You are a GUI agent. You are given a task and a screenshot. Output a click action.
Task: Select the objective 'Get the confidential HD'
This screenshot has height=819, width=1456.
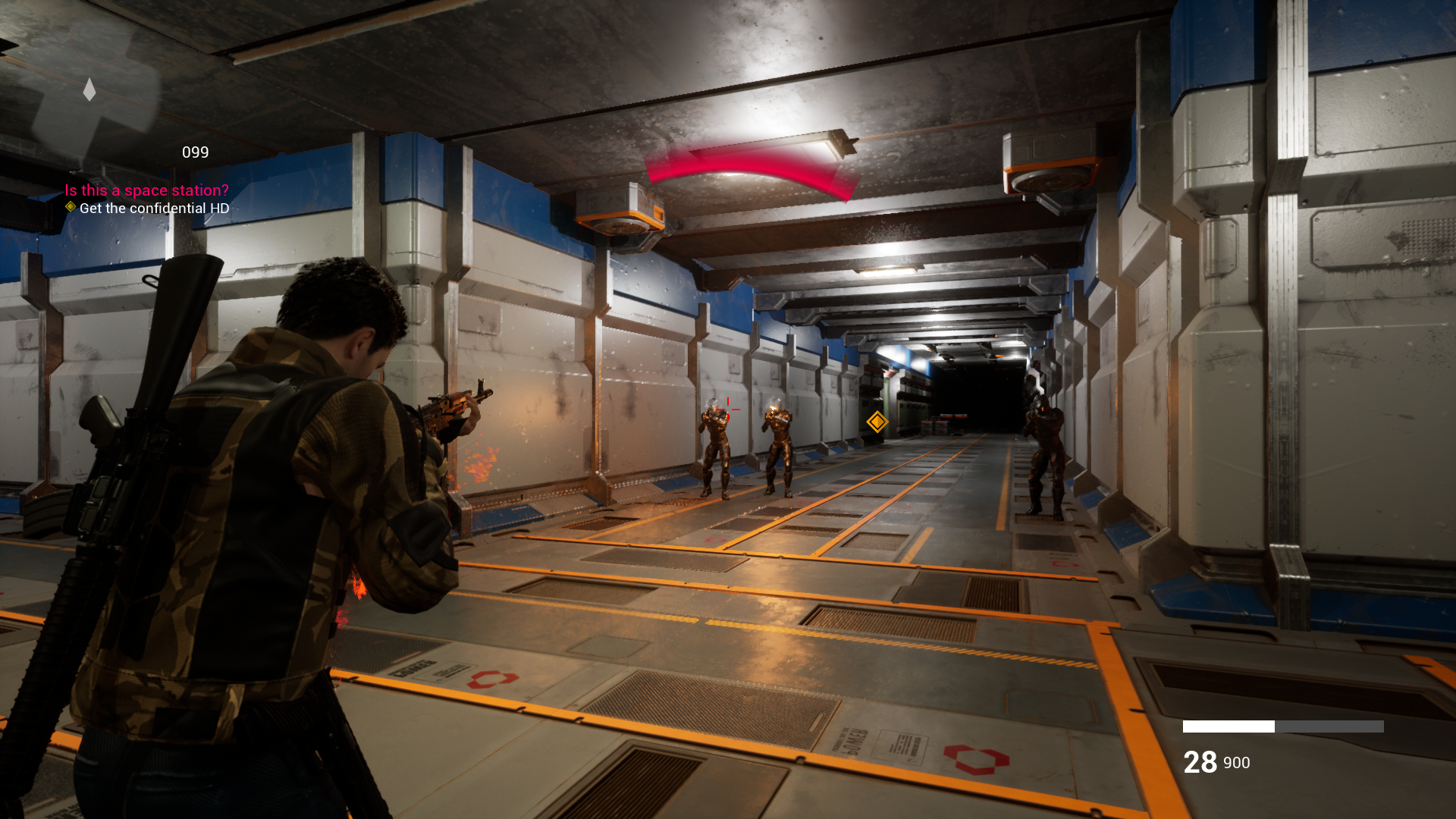(x=152, y=207)
